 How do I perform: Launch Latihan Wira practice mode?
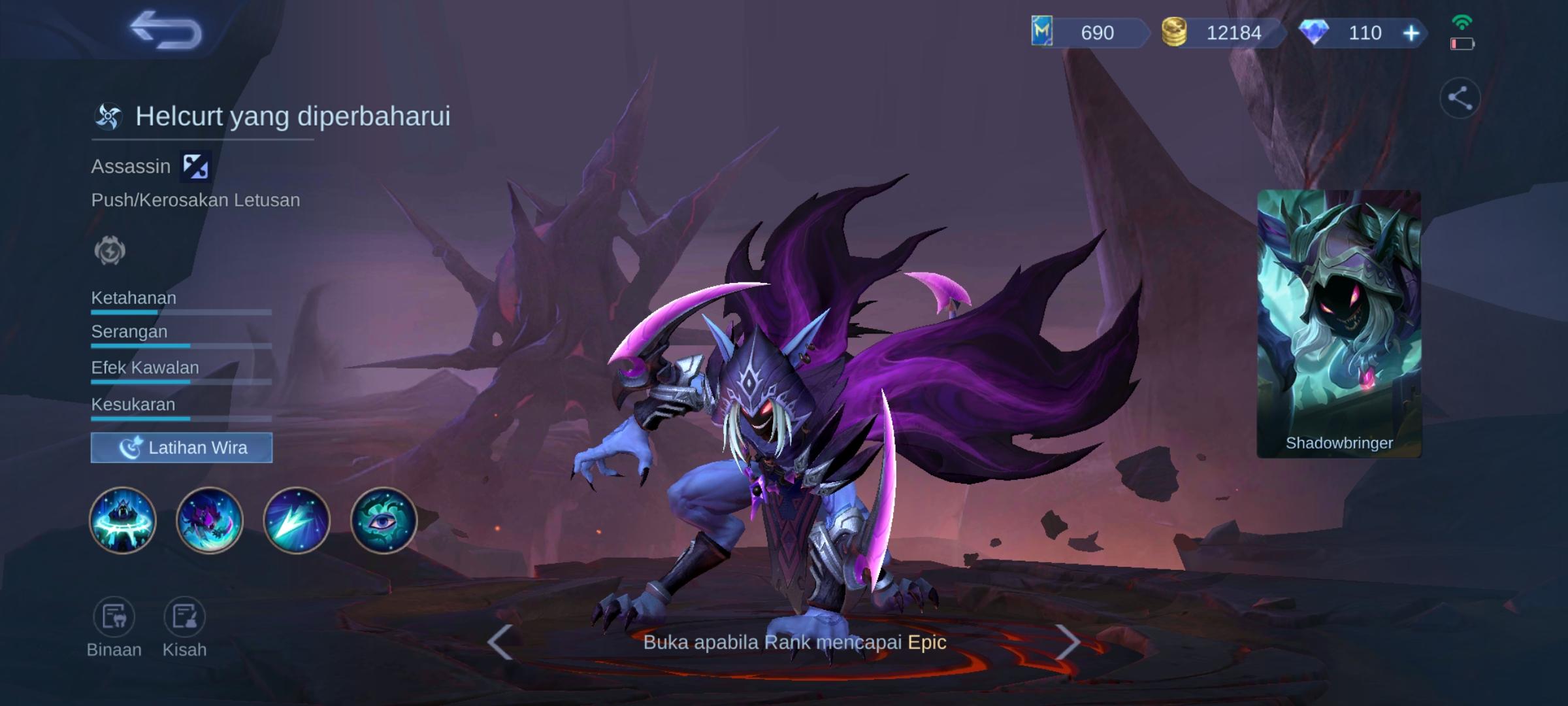[x=181, y=447]
